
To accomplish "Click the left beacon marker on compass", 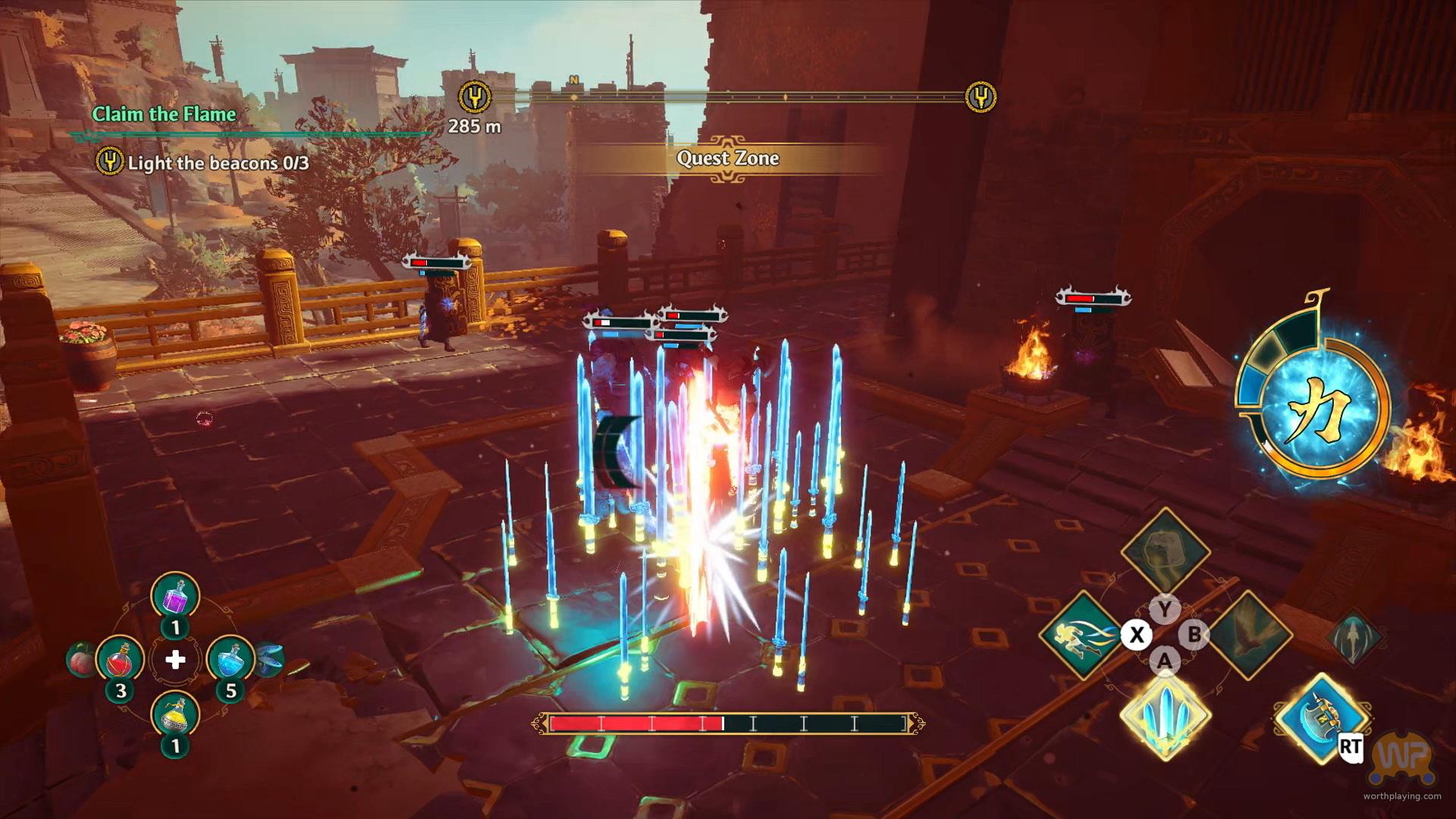I will click(x=475, y=97).
